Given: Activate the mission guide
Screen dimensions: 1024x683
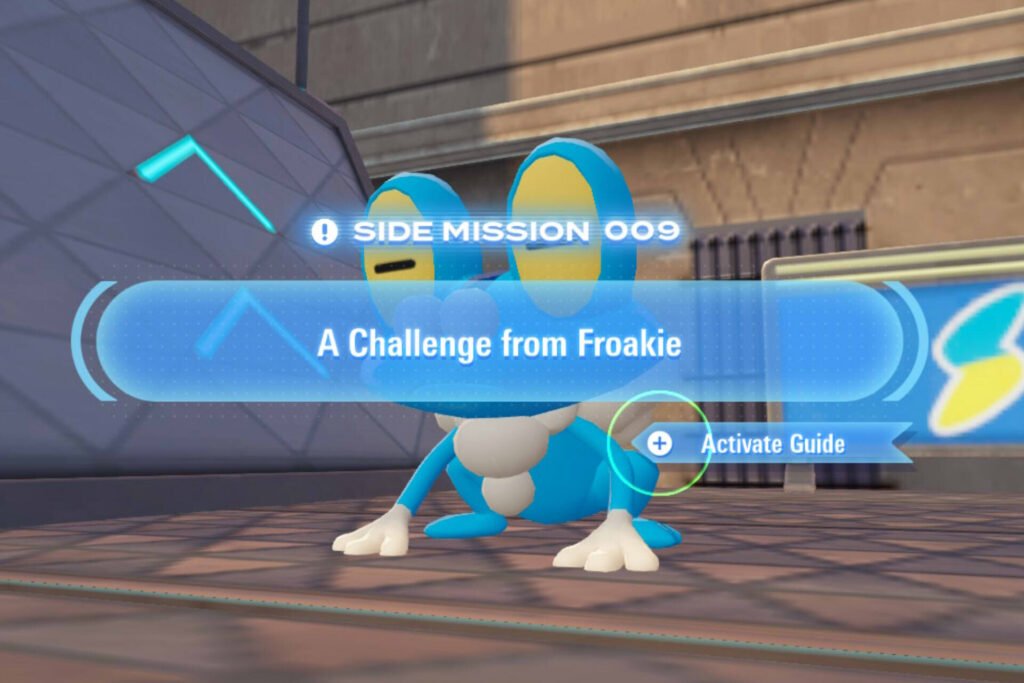Looking at the screenshot, I should click(x=771, y=443).
